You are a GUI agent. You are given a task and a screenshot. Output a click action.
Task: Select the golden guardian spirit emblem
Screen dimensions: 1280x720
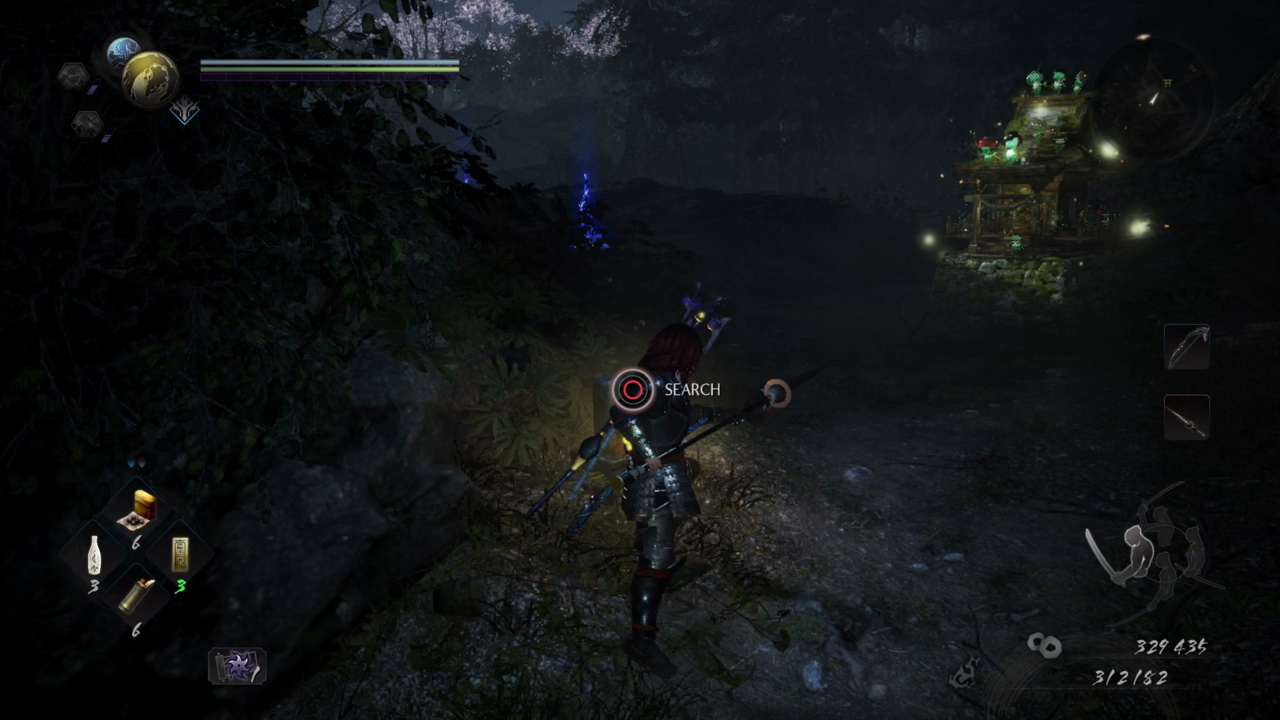[x=150, y=79]
